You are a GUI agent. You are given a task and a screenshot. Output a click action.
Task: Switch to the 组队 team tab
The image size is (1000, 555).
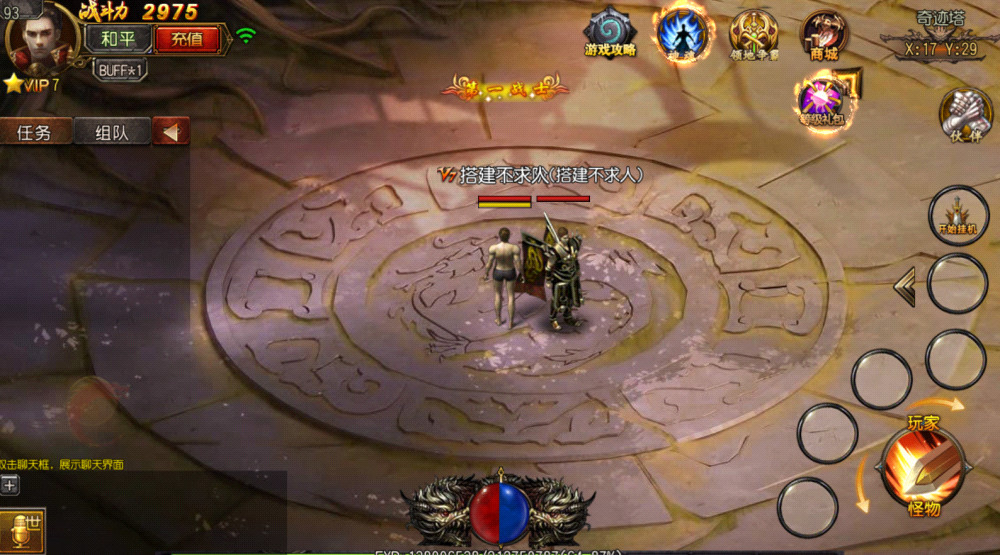coord(111,132)
